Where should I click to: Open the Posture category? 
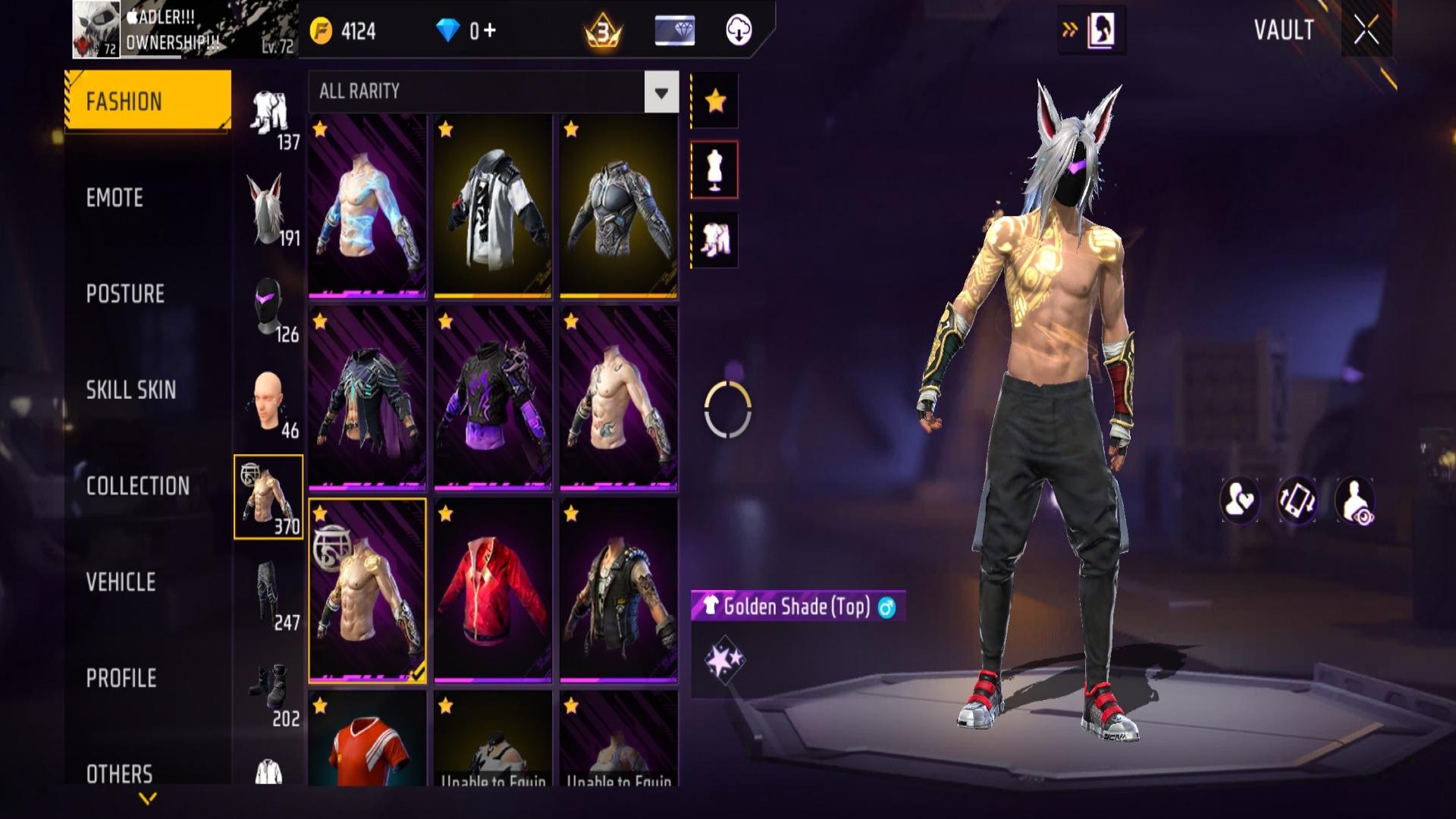coord(125,294)
